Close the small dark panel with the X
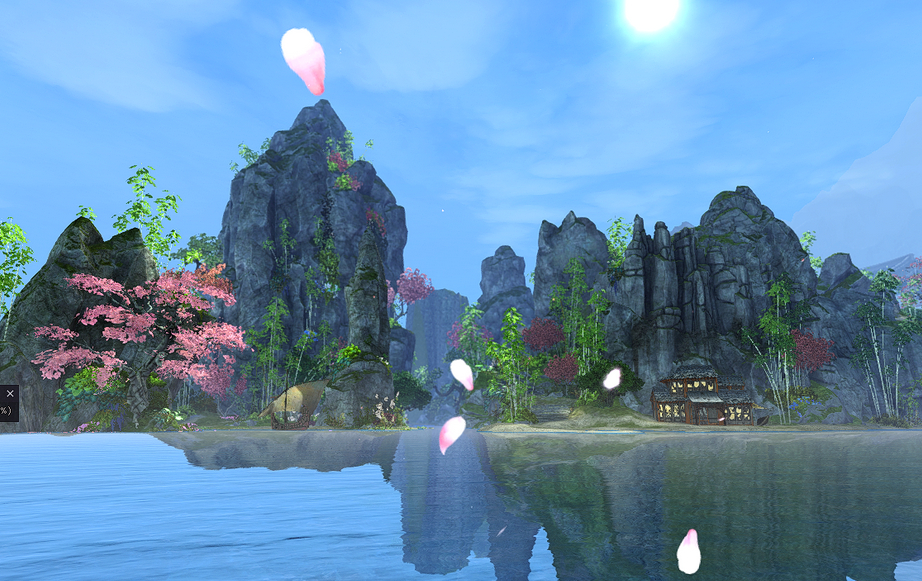The width and height of the screenshot is (922, 581). [10, 393]
